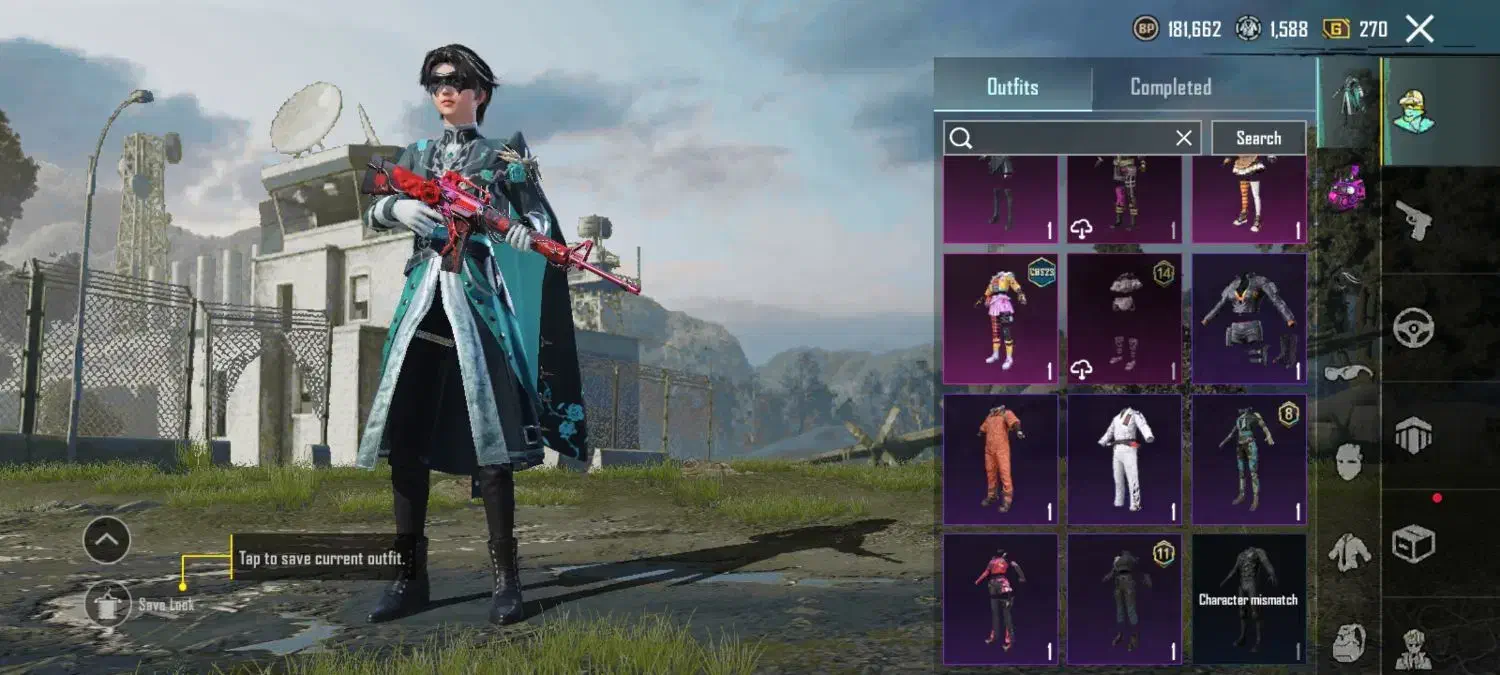Pick the grey armored jacket outfit
1500x675 pixels.
click(x=1249, y=318)
